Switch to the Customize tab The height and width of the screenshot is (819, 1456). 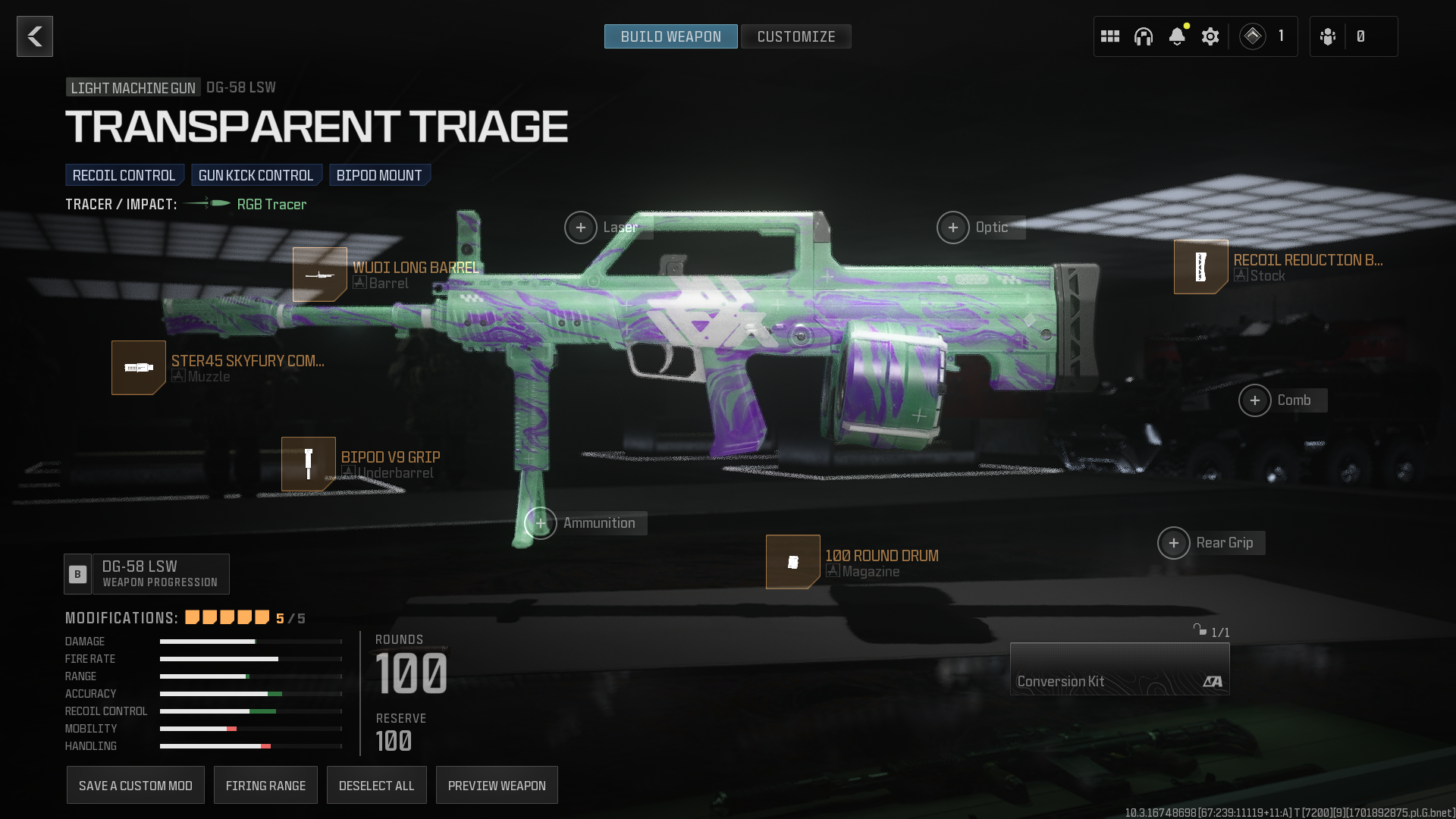(x=795, y=36)
